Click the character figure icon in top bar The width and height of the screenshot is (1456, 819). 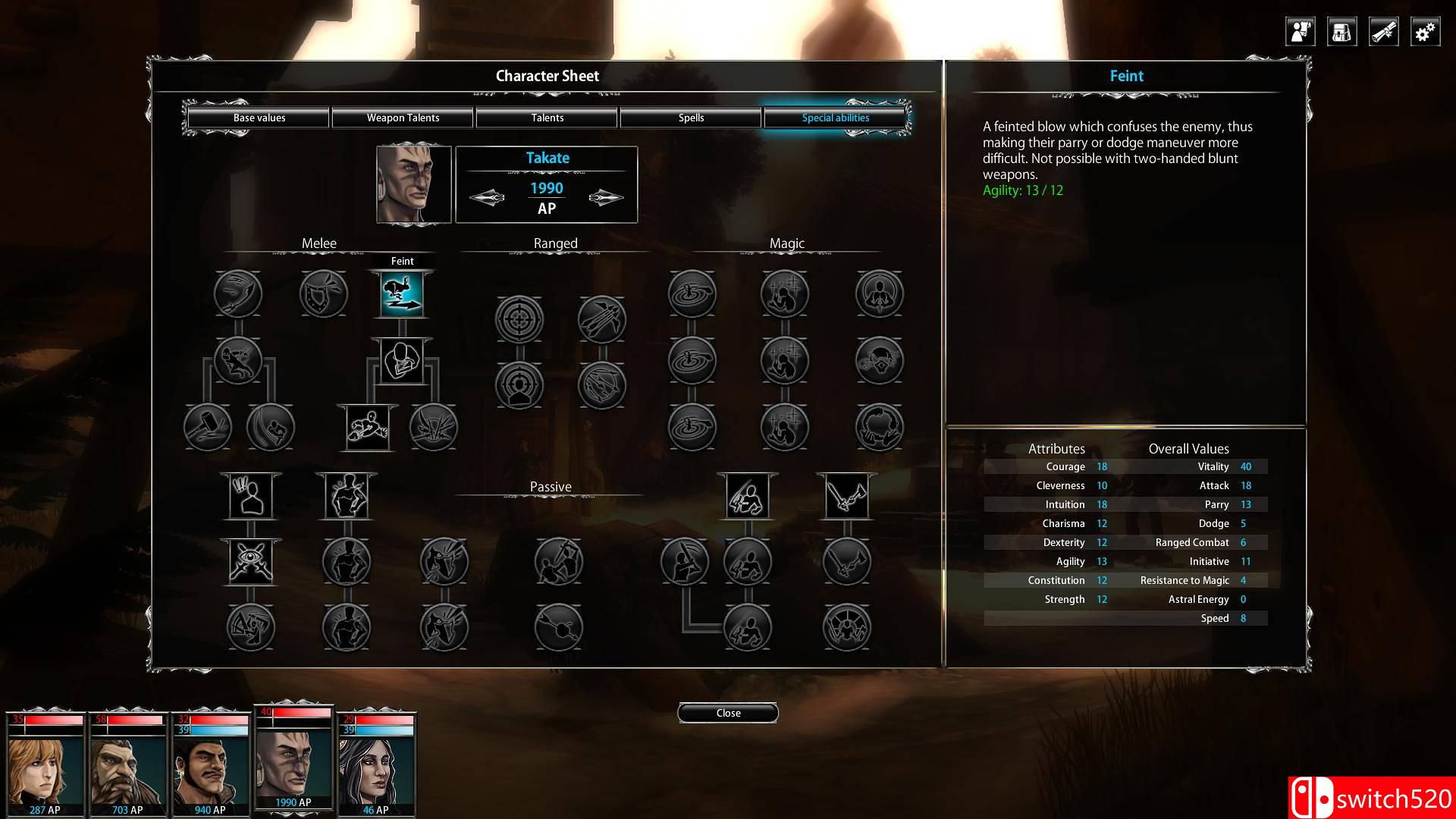(x=1300, y=32)
